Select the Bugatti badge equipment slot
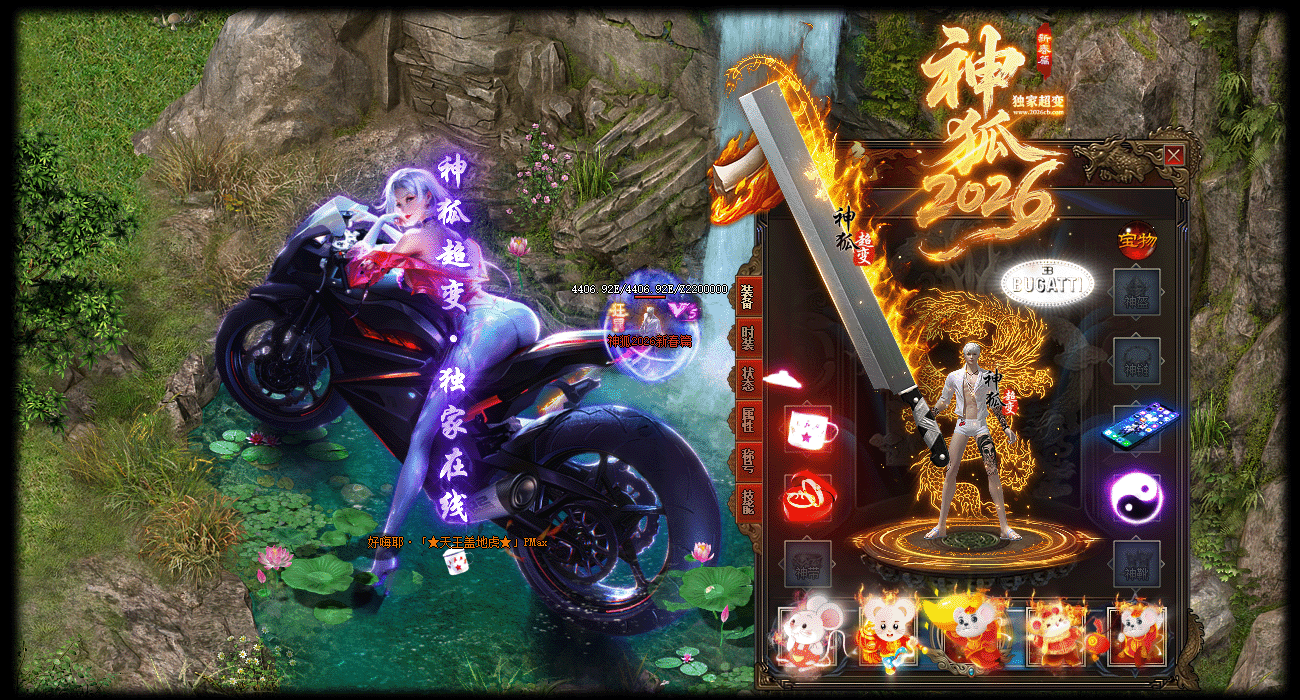 tap(1047, 285)
